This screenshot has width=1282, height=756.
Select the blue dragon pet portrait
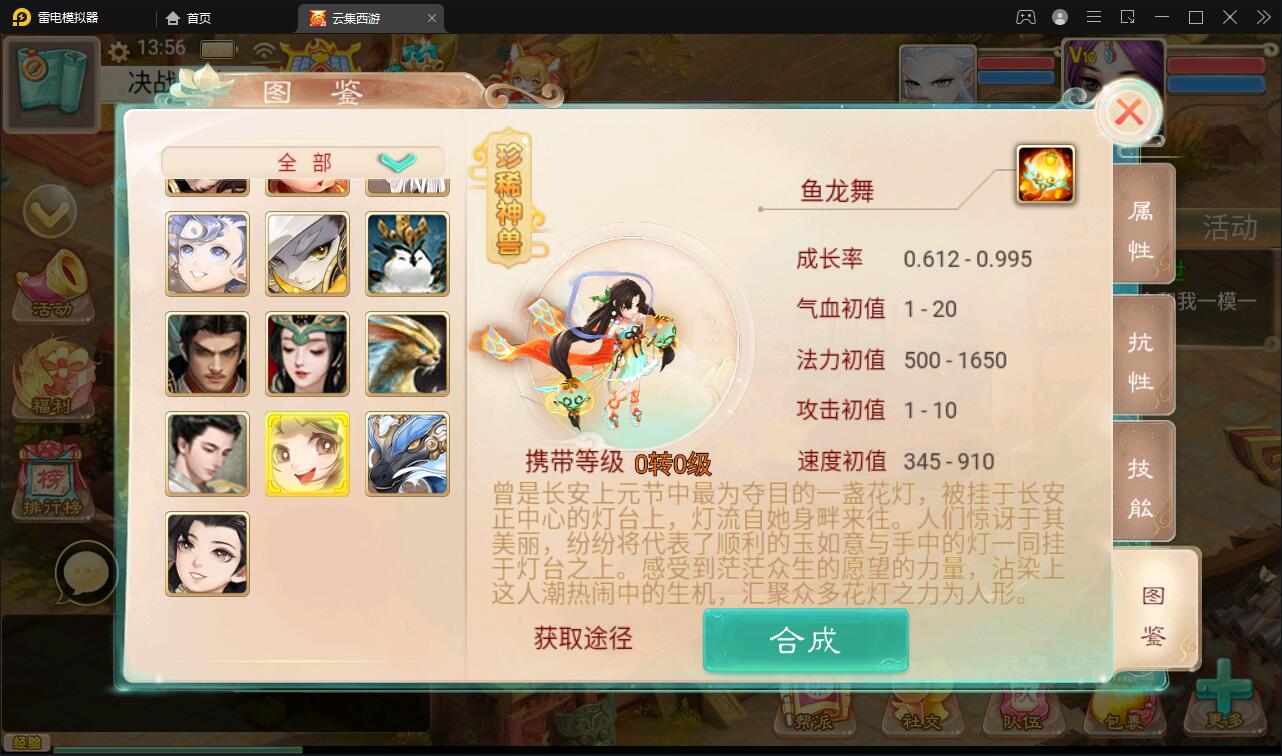tap(407, 453)
